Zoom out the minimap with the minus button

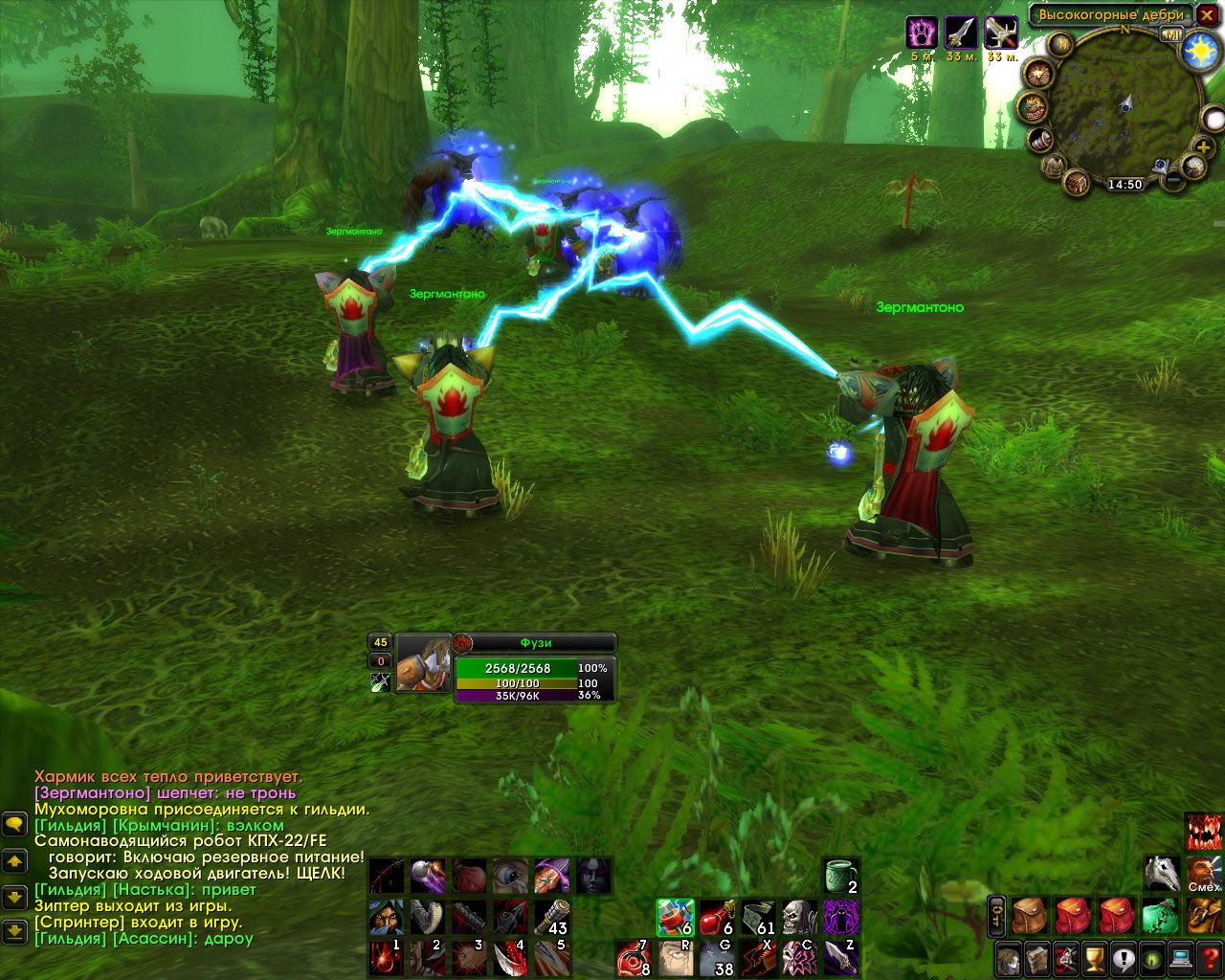coord(1173,178)
